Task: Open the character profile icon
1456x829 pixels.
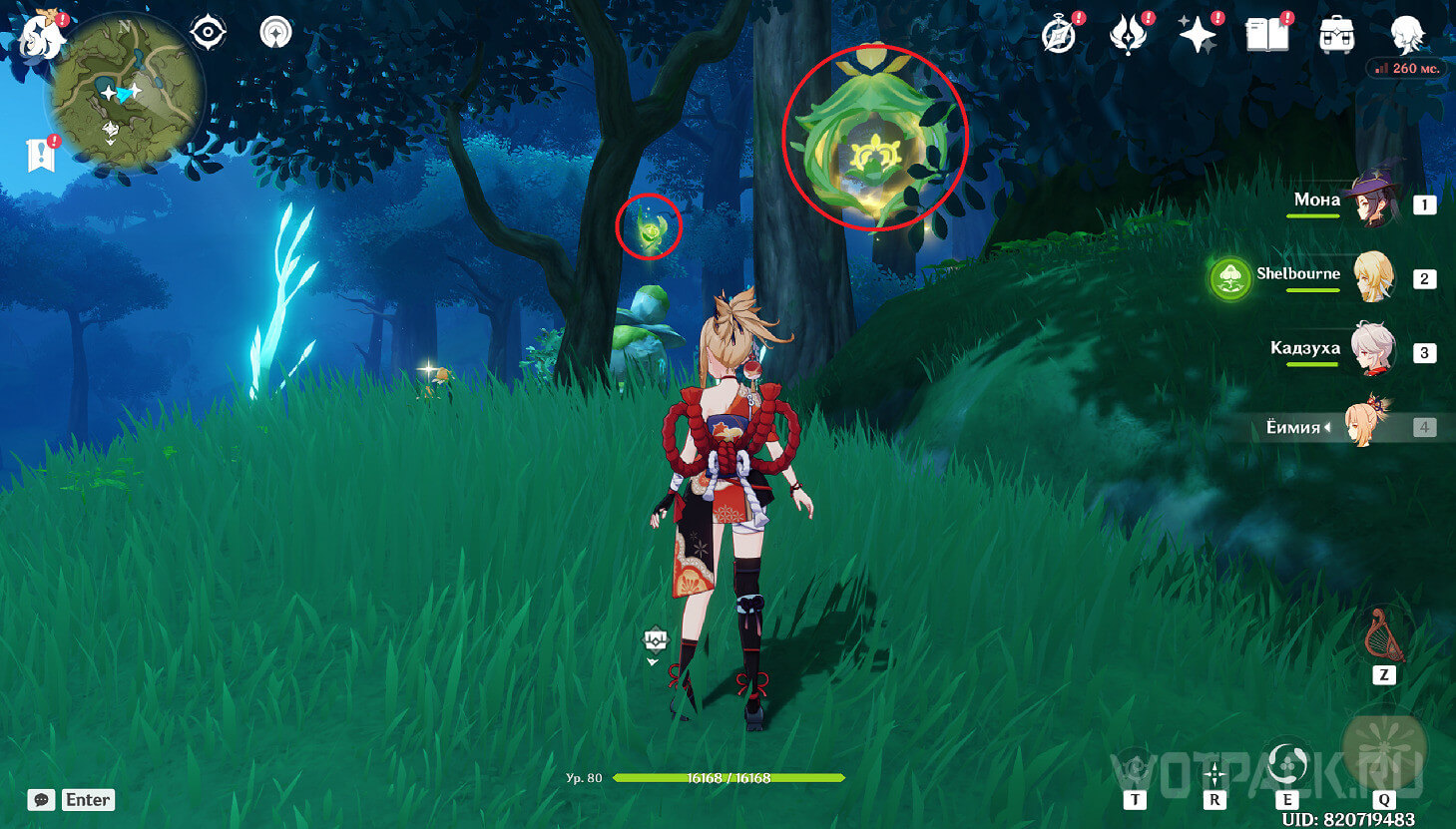Action: [1407, 35]
